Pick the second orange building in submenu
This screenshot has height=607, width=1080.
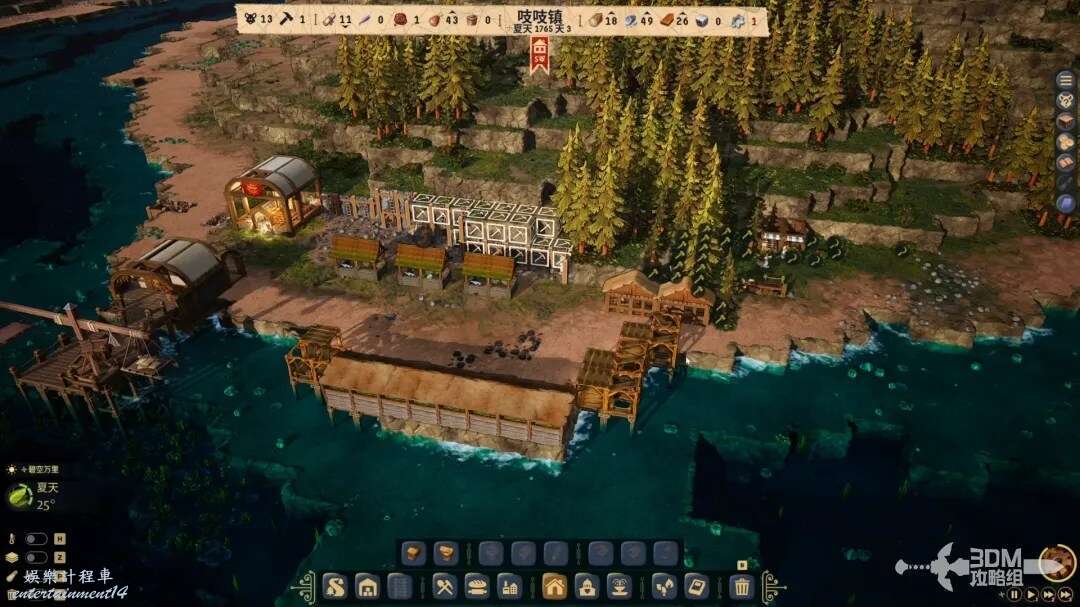point(446,553)
